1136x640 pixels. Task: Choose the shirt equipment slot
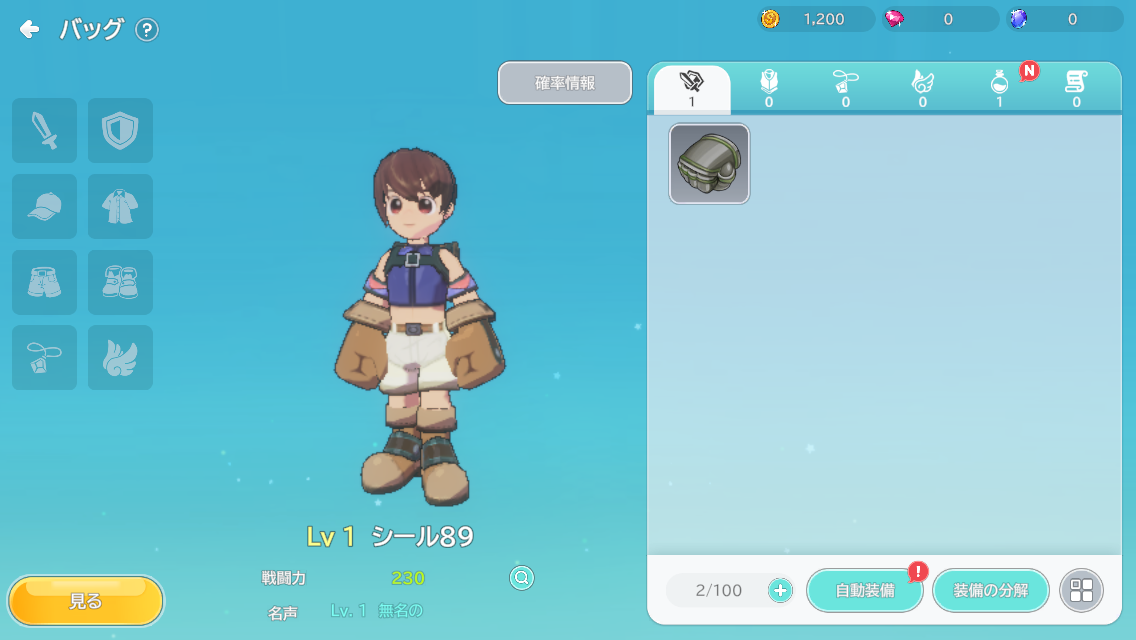point(120,207)
